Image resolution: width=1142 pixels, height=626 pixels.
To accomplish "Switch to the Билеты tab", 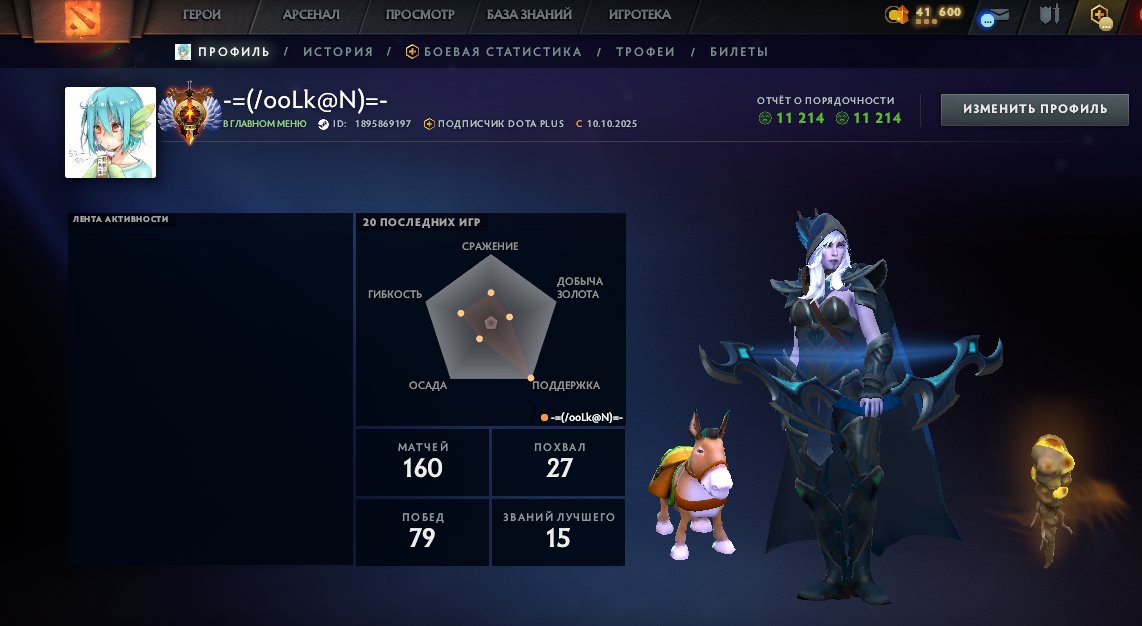I will click(x=739, y=52).
